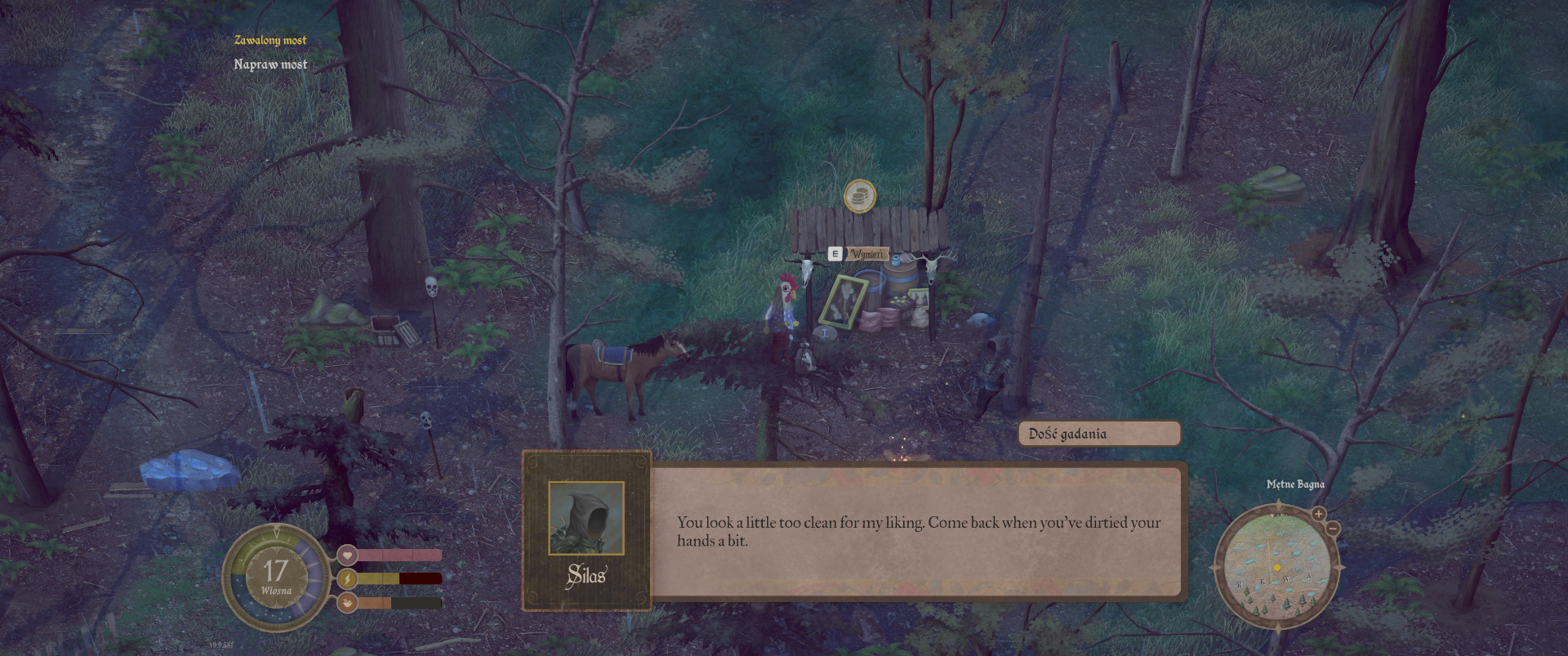Click Silas's hooded portrait in the dialogue
Viewport: 1568px width, 656px height.
point(586,518)
